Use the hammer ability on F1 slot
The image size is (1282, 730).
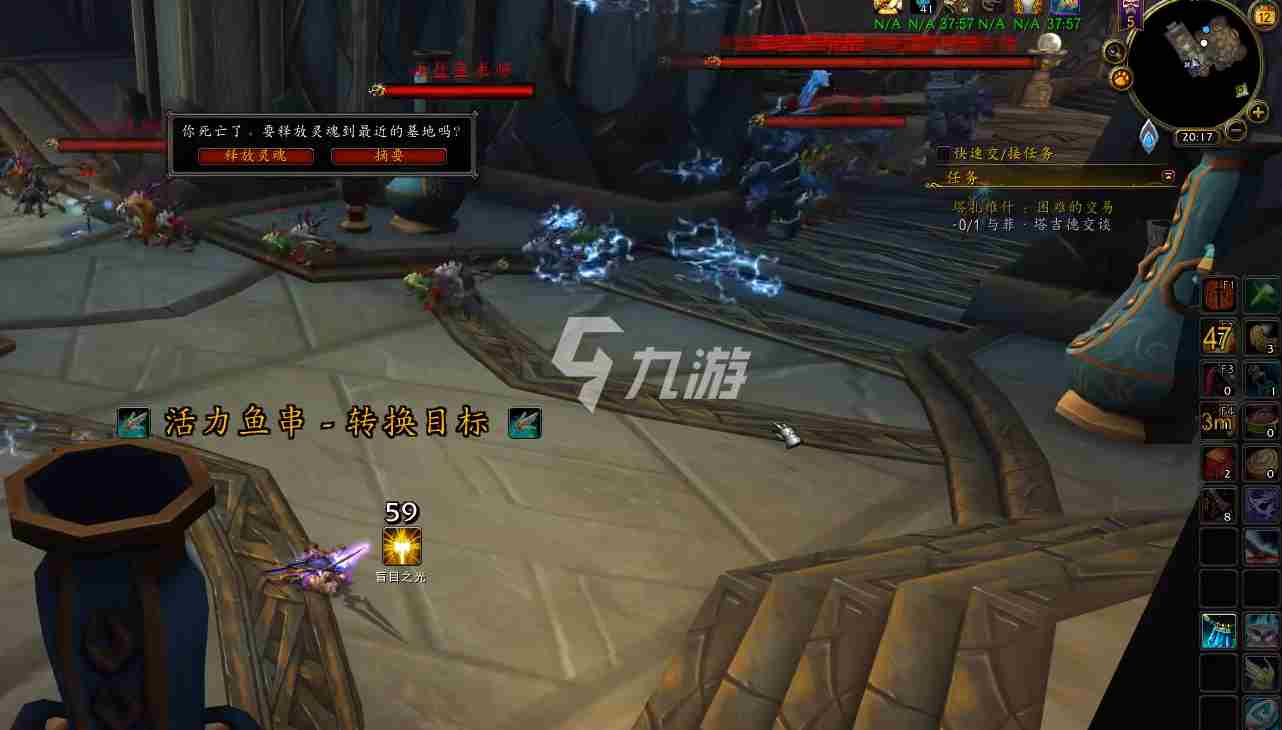1218,295
